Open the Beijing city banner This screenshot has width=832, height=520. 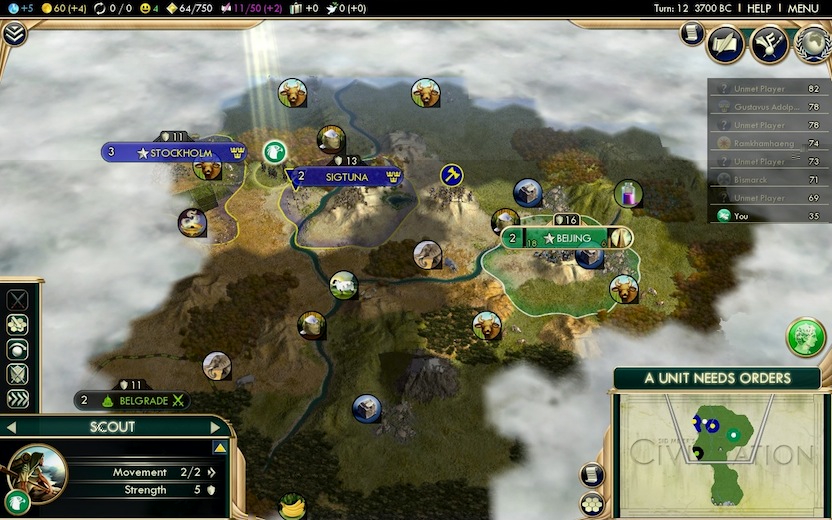click(x=566, y=238)
